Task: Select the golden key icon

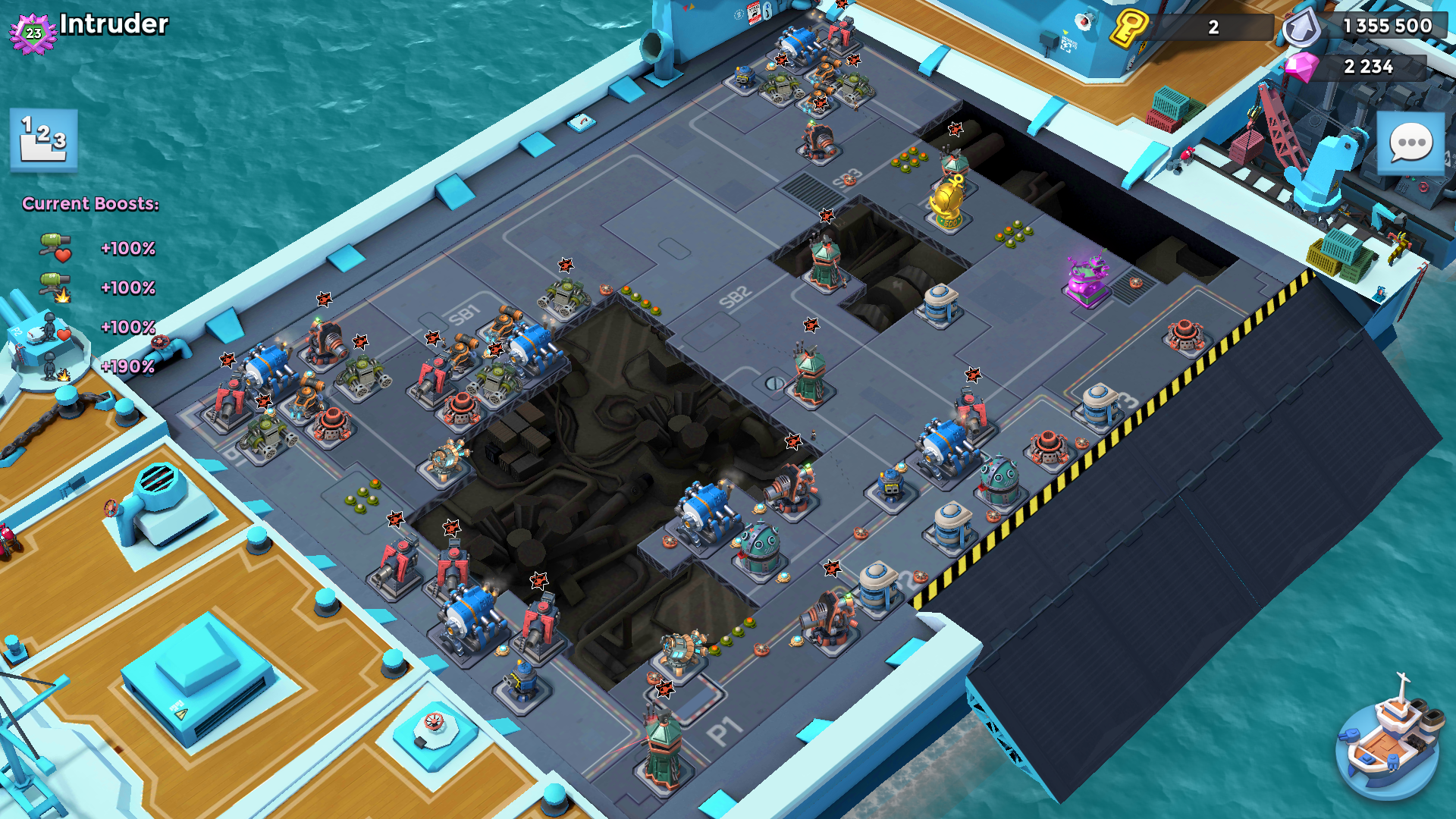Action: point(1128,27)
